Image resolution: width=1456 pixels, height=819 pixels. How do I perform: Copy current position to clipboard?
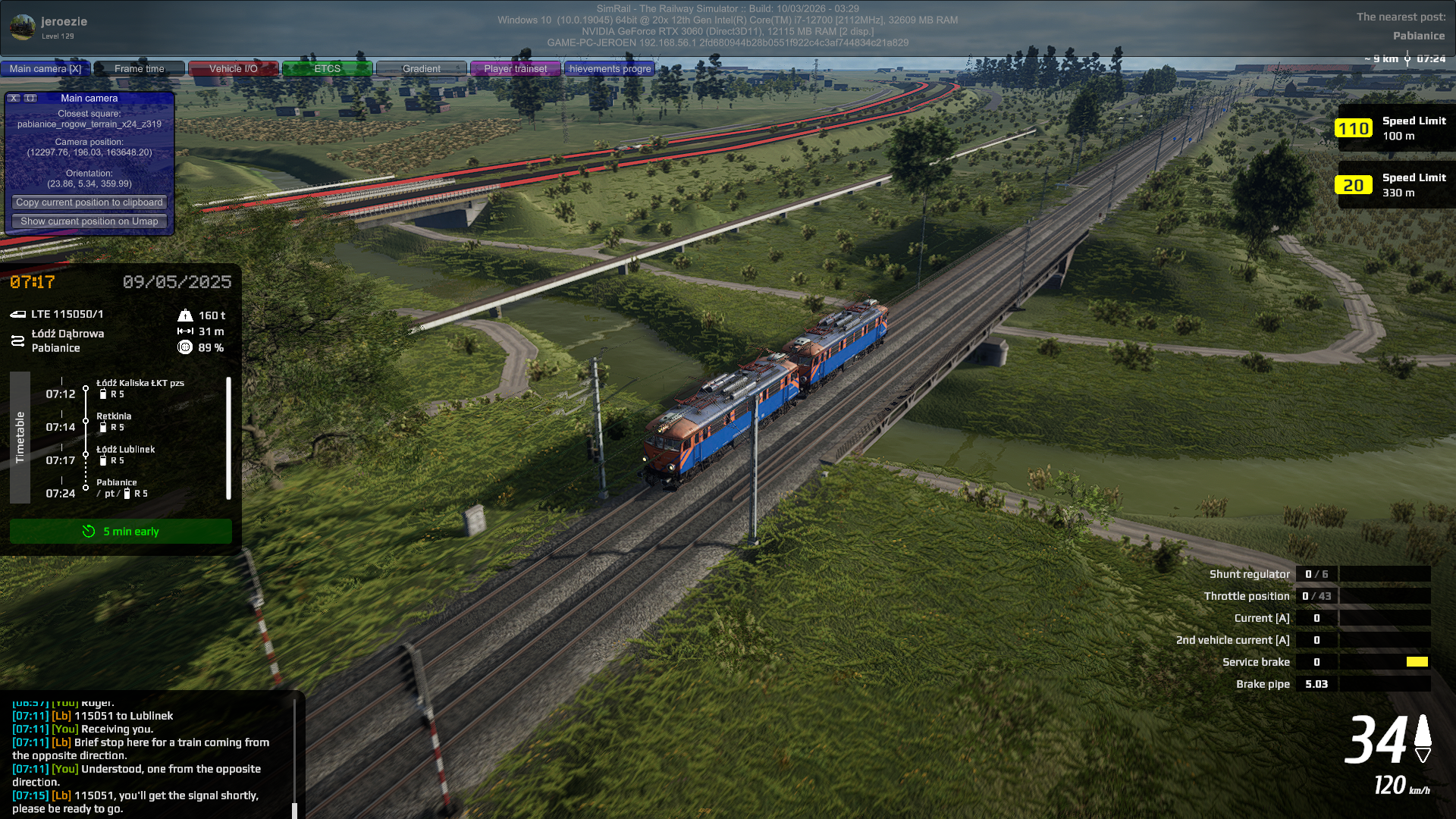coord(89,202)
